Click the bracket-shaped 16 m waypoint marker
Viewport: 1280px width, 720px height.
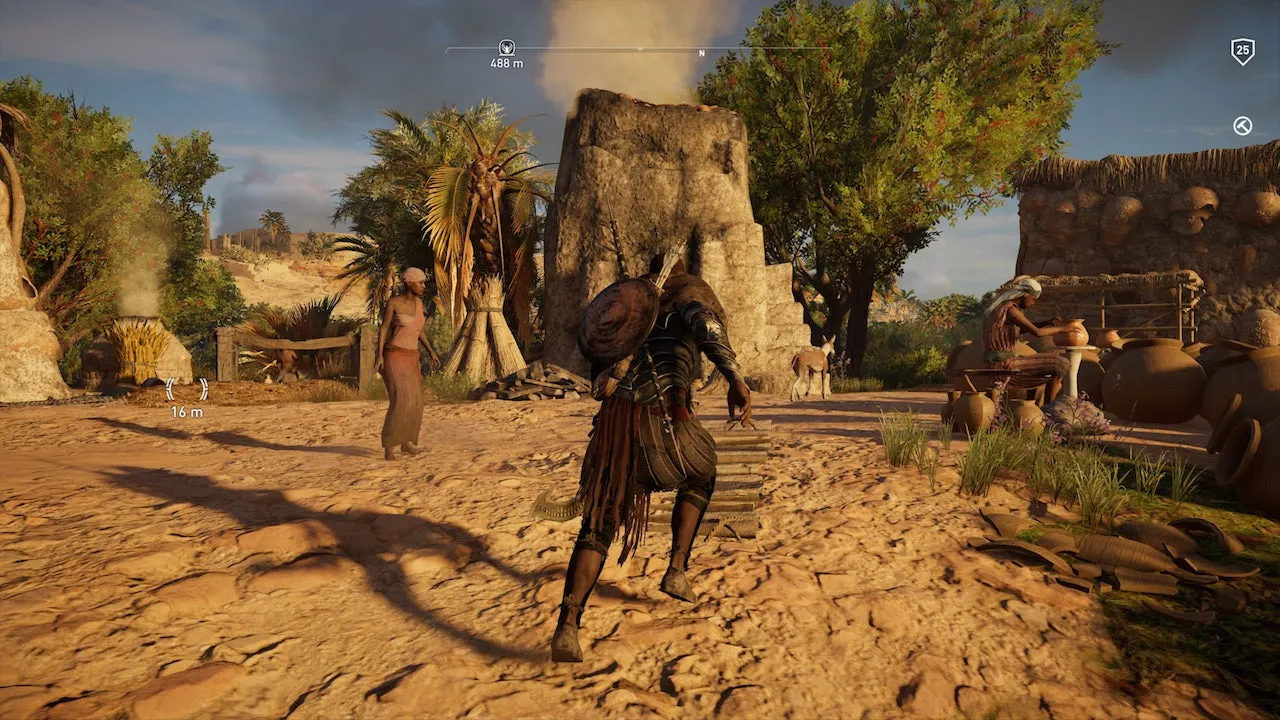(x=187, y=389)
